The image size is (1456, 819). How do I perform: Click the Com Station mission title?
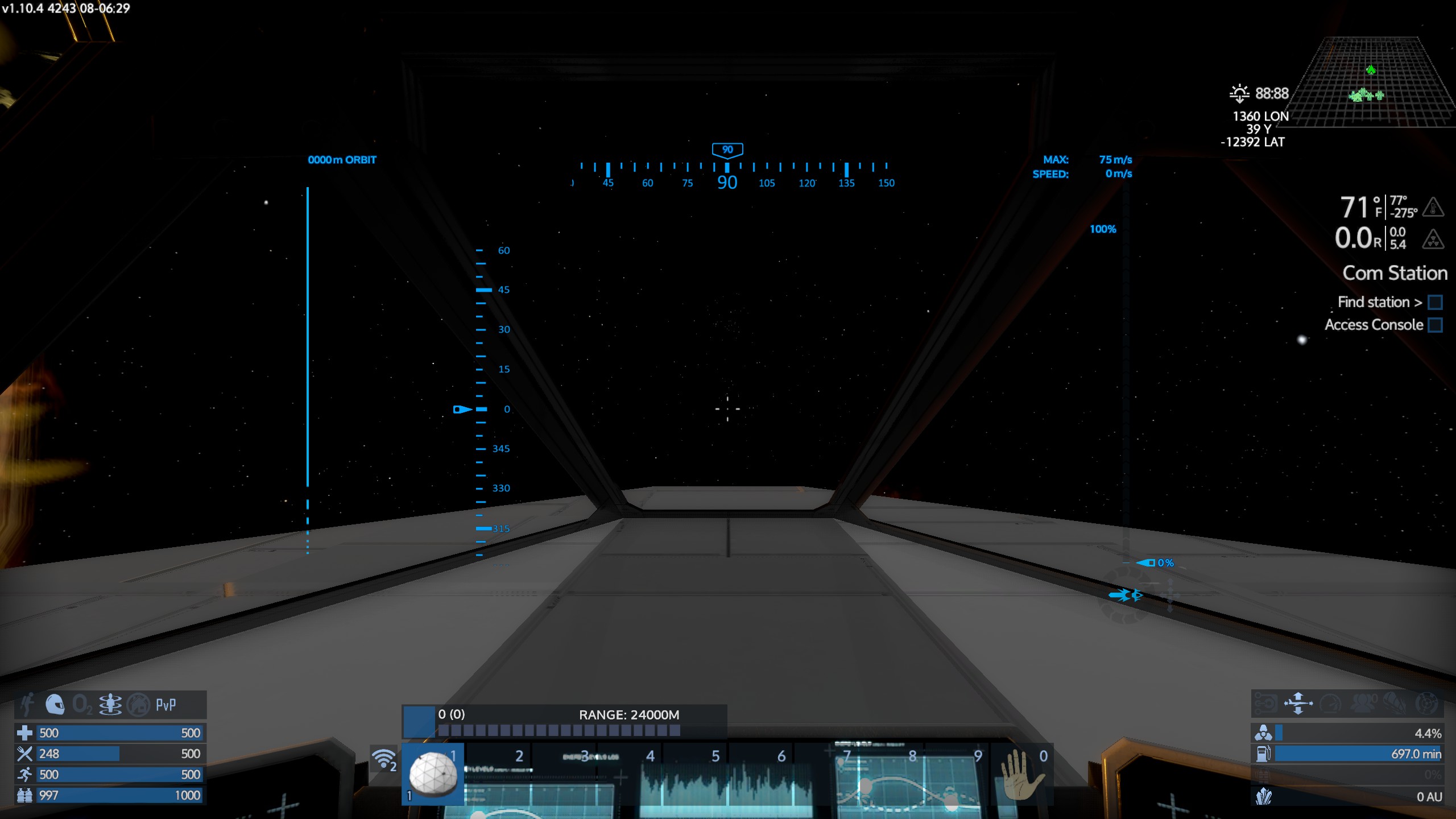[x=1395, y=273]
